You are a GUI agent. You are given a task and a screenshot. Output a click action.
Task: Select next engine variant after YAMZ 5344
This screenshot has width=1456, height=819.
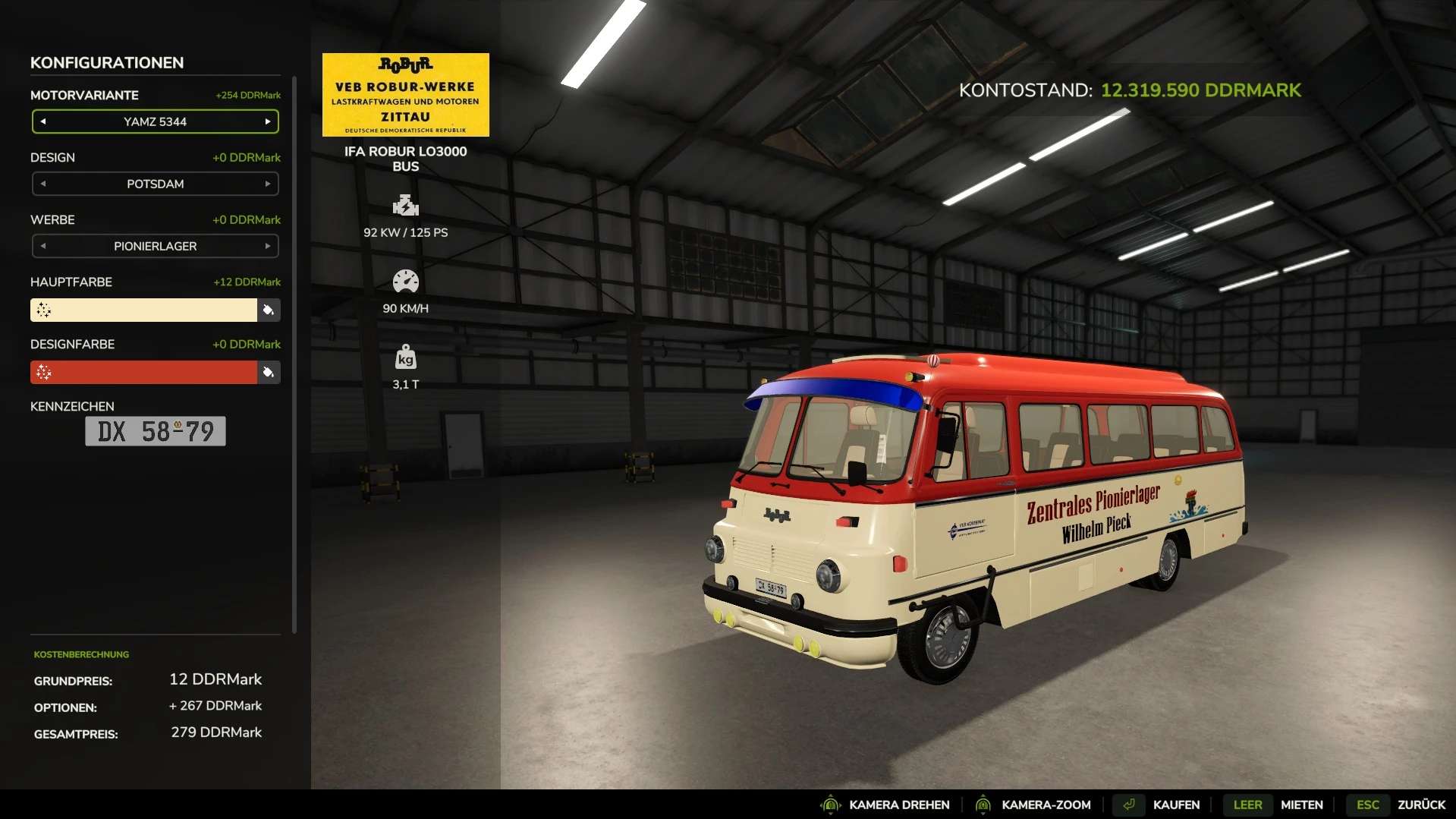[268, 121]
